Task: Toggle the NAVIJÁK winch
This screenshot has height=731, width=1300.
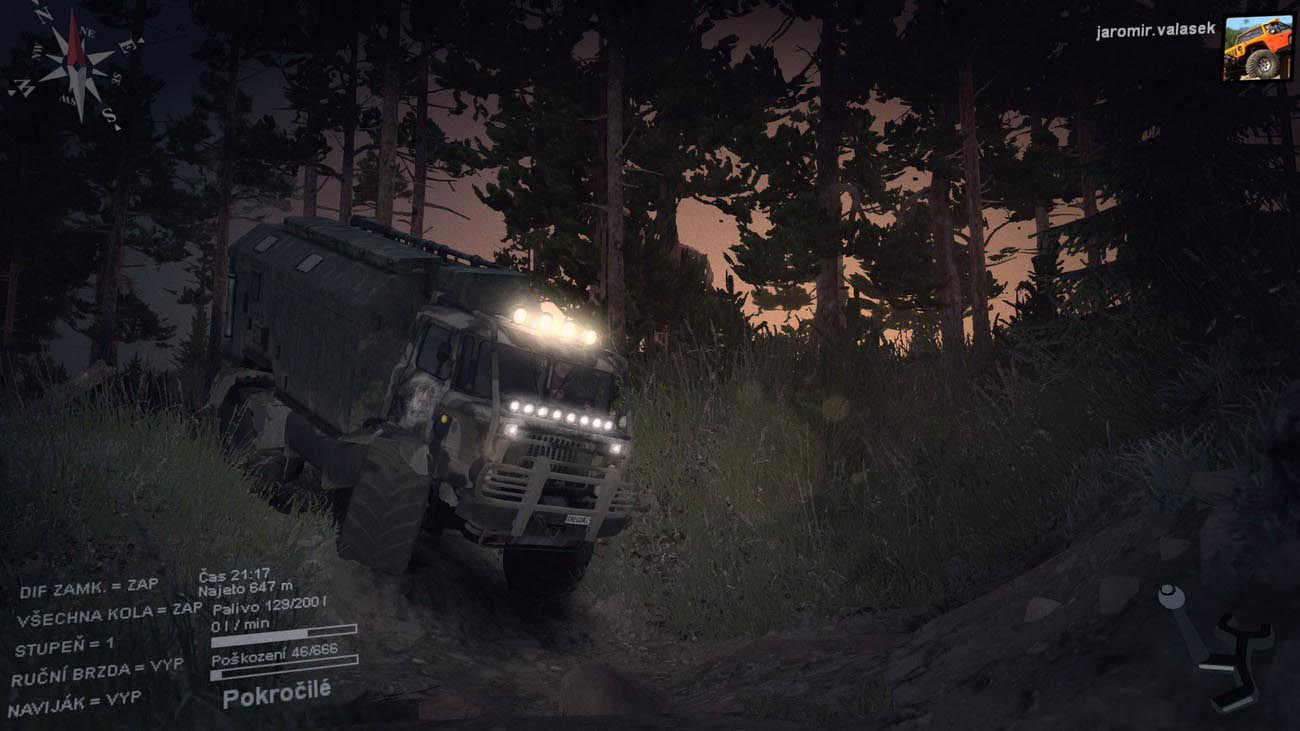Action: tap(74, 702)
